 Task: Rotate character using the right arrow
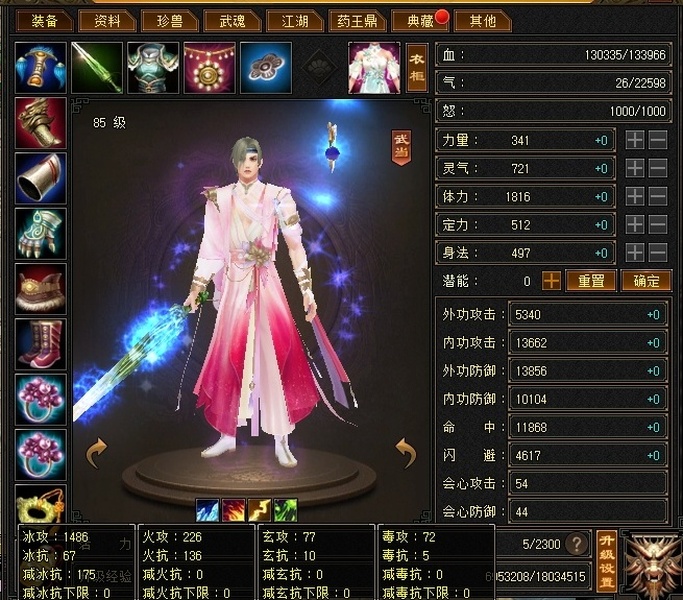pyautogui.click(x=405, y=453)
